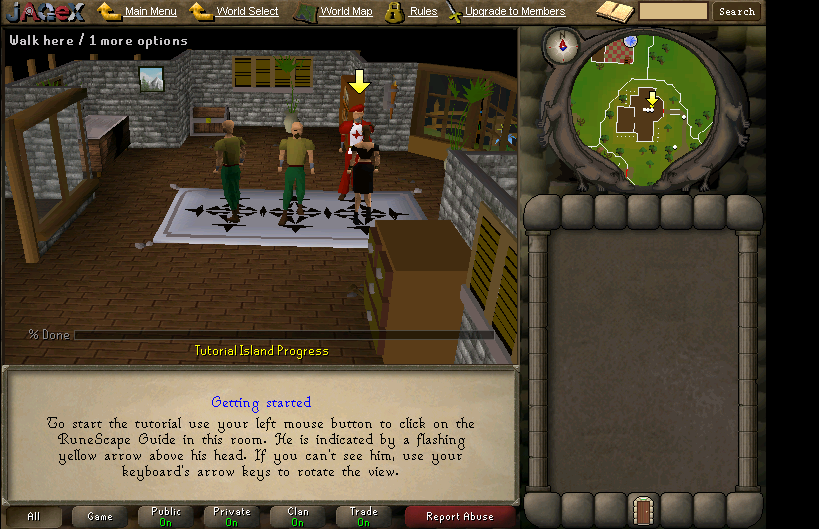Image resolution: width=819 pixels, height=529 pixels.
Task: Click the Search button
Action: click(x=737, y=12)
